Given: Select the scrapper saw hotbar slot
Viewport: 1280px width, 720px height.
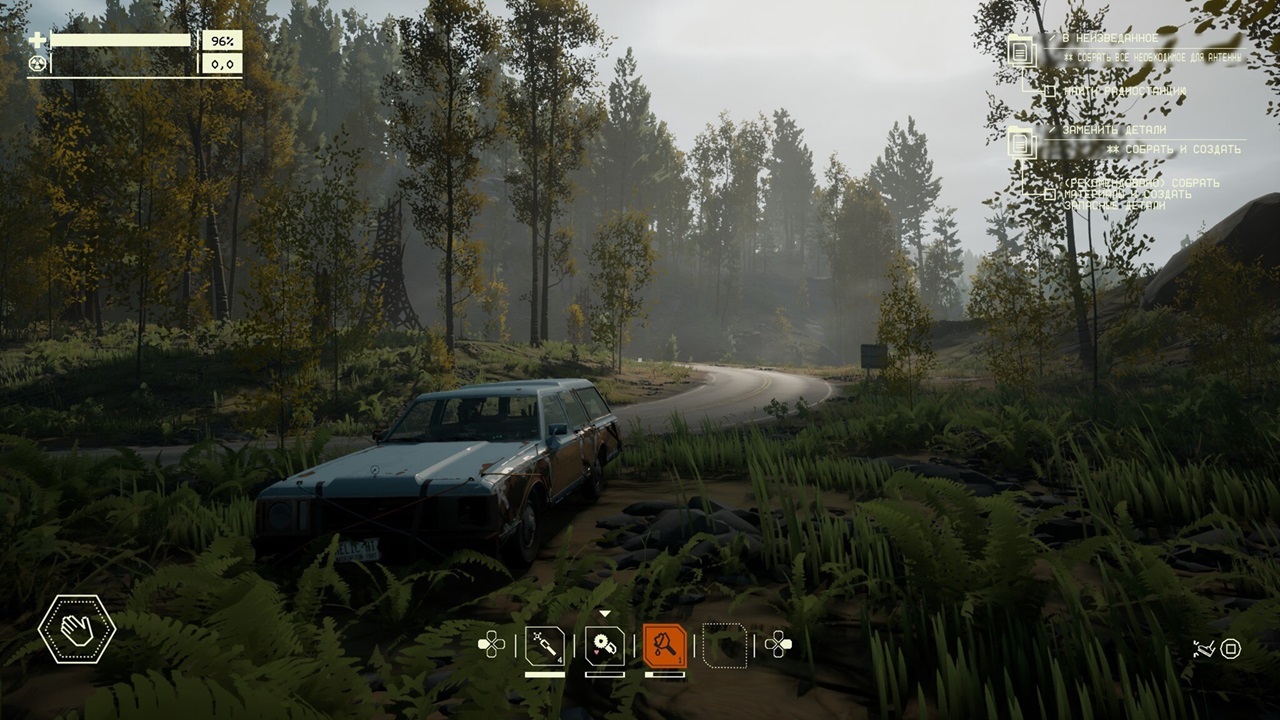Looking at the screenshot, I should pos(605,645).
